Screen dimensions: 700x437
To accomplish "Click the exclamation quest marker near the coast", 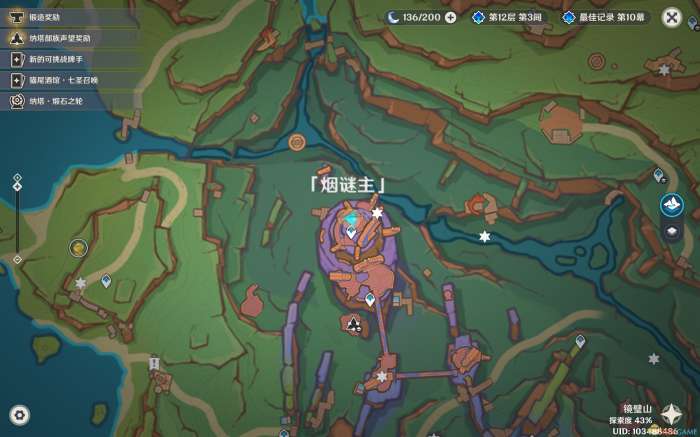I will point(154,363).
